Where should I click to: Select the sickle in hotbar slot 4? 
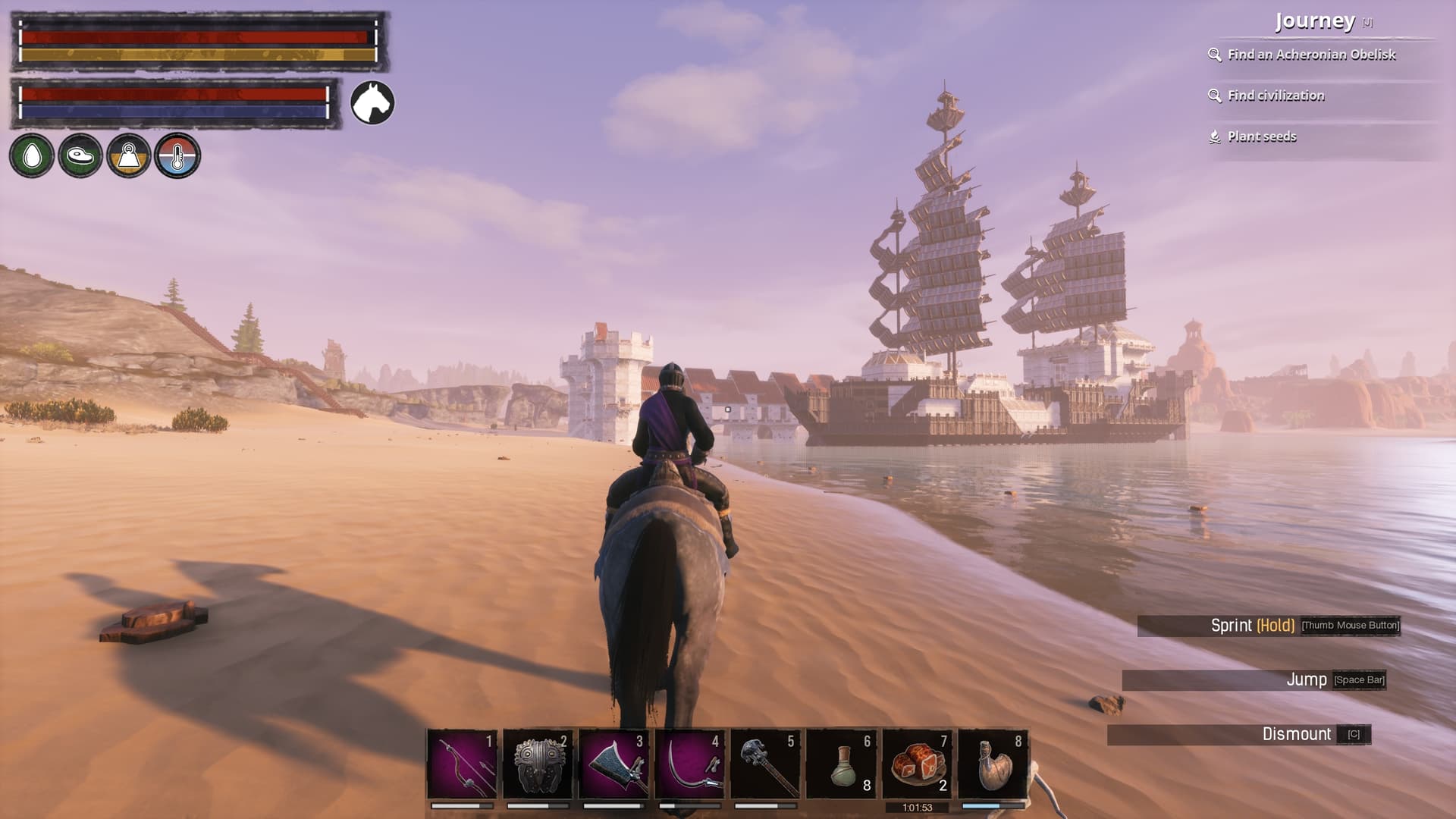point(689,764)
